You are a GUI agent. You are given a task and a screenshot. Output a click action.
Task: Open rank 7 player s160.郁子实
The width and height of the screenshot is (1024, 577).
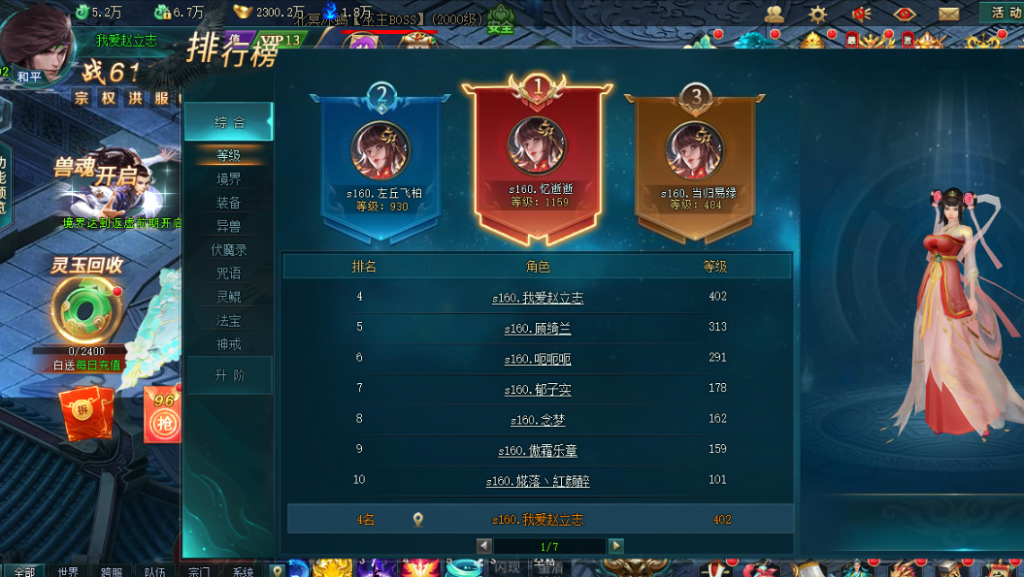(538, 389)
